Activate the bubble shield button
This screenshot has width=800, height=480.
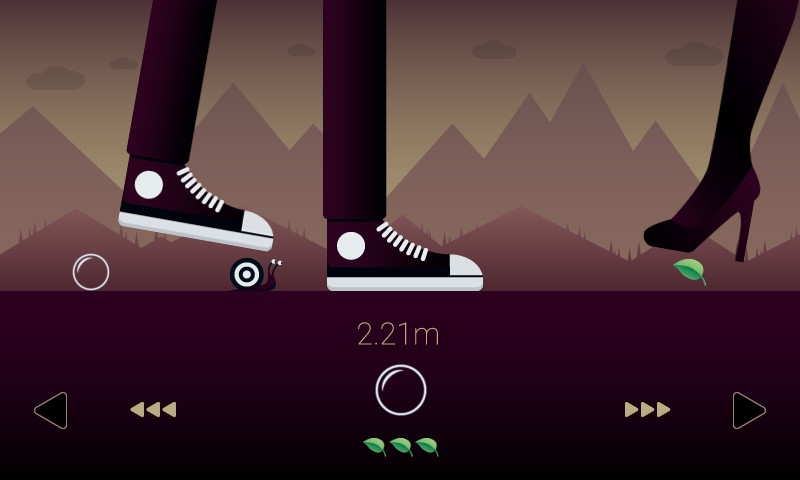(401, 390)
